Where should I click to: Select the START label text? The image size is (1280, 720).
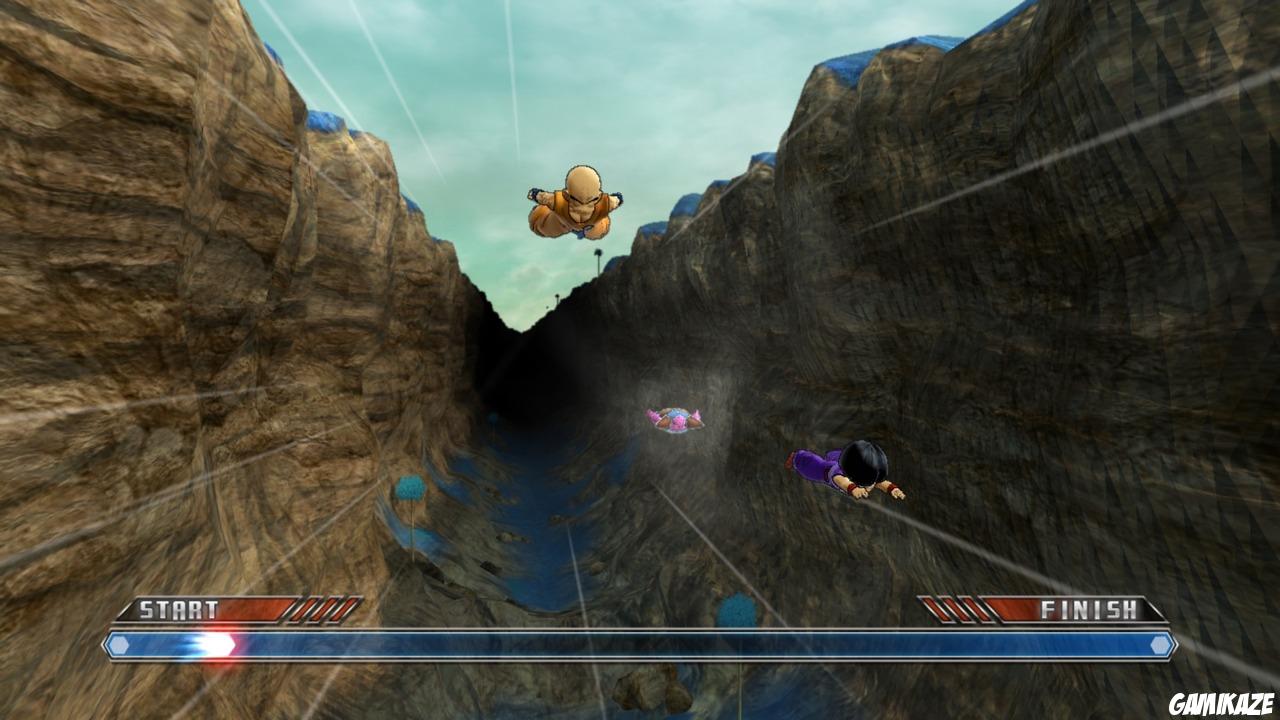coord(178,607)
